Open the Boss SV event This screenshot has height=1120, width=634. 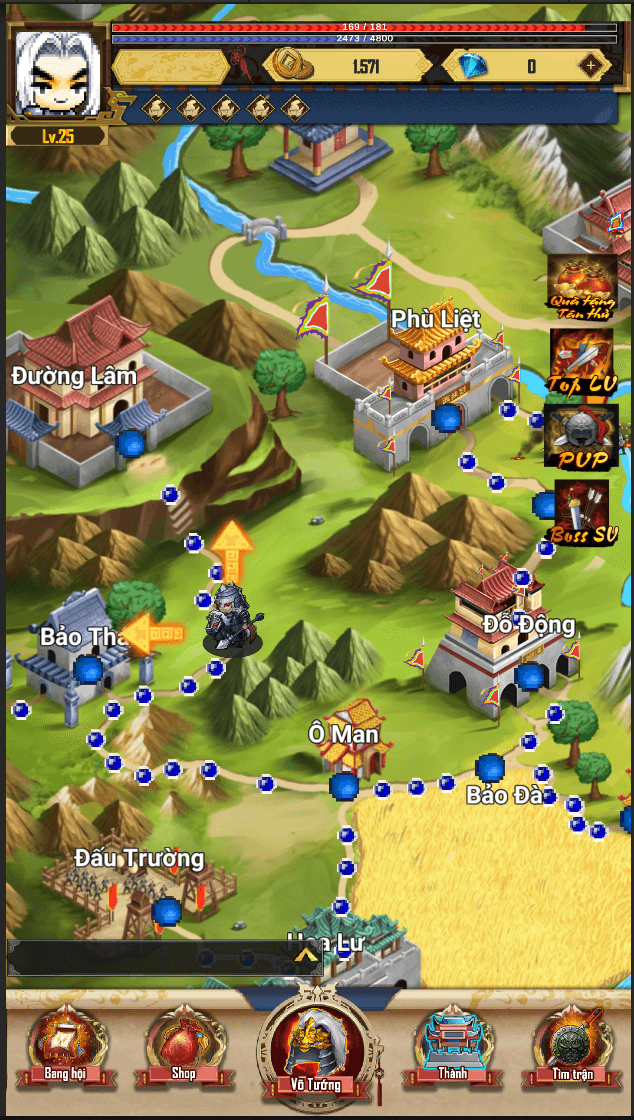point(583,511)
